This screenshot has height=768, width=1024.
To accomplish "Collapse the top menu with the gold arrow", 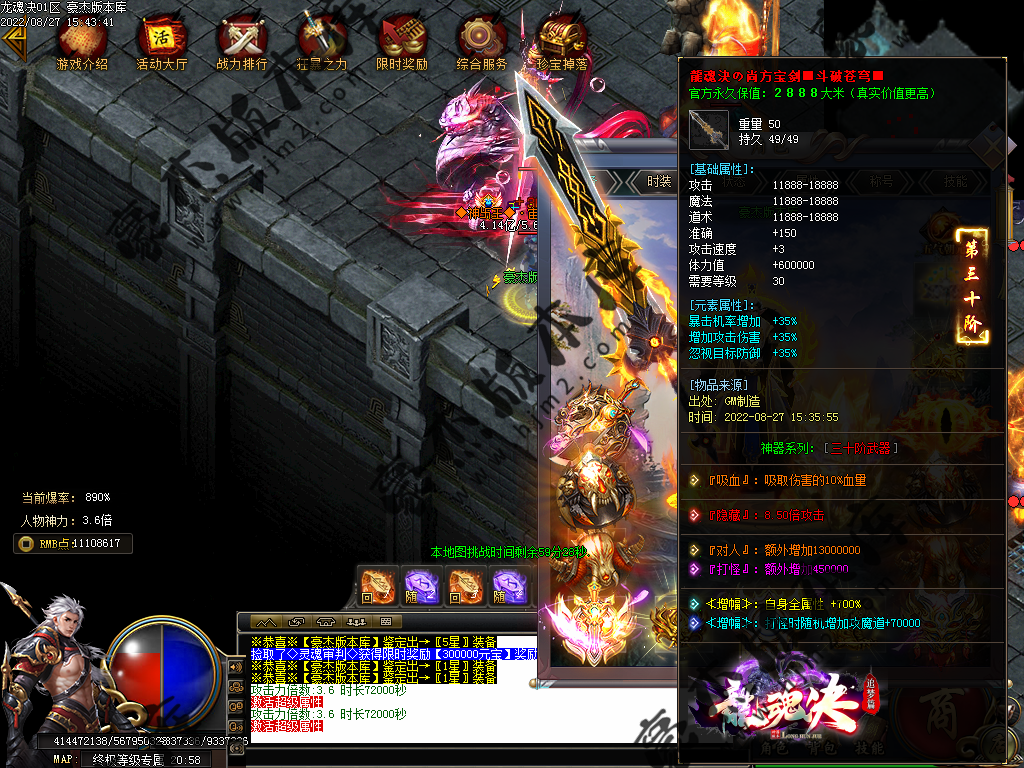I will [x=13, y=44].
